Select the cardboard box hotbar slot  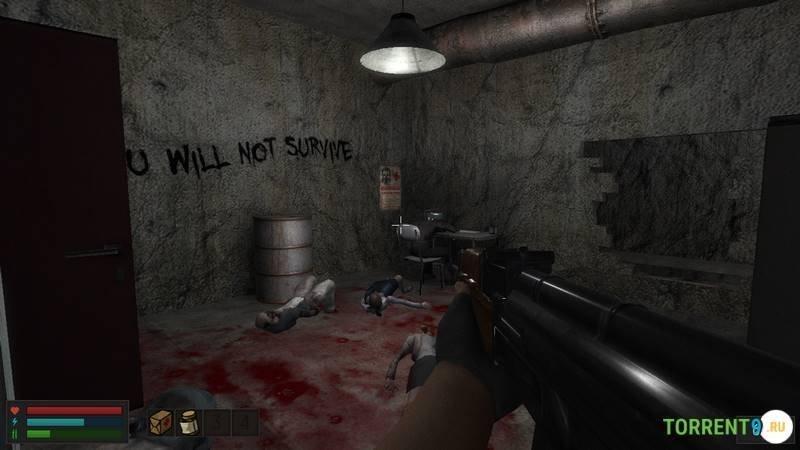160,423
